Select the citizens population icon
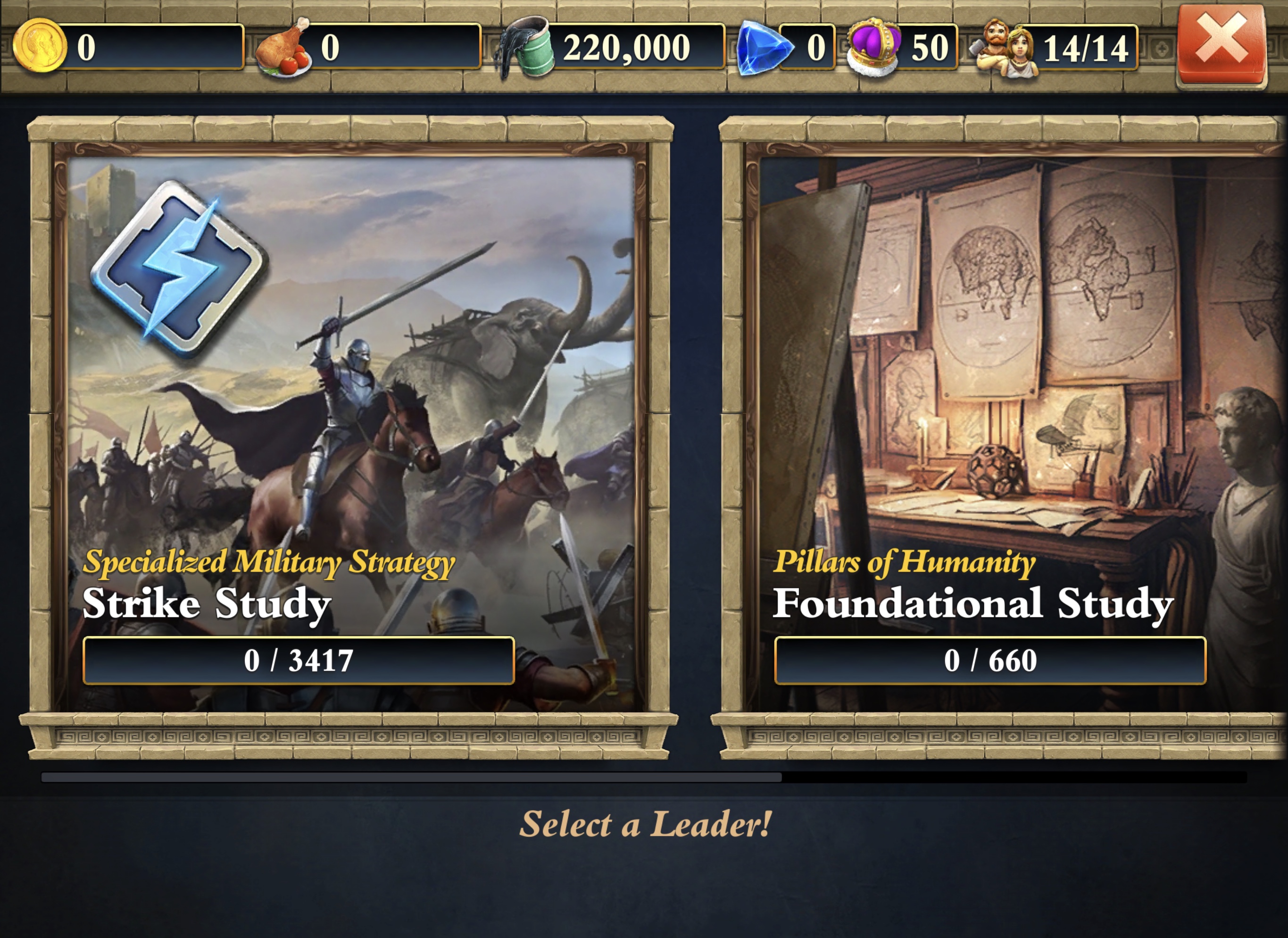This screenshot has width=1288, height=938. tap(1005, 48)
